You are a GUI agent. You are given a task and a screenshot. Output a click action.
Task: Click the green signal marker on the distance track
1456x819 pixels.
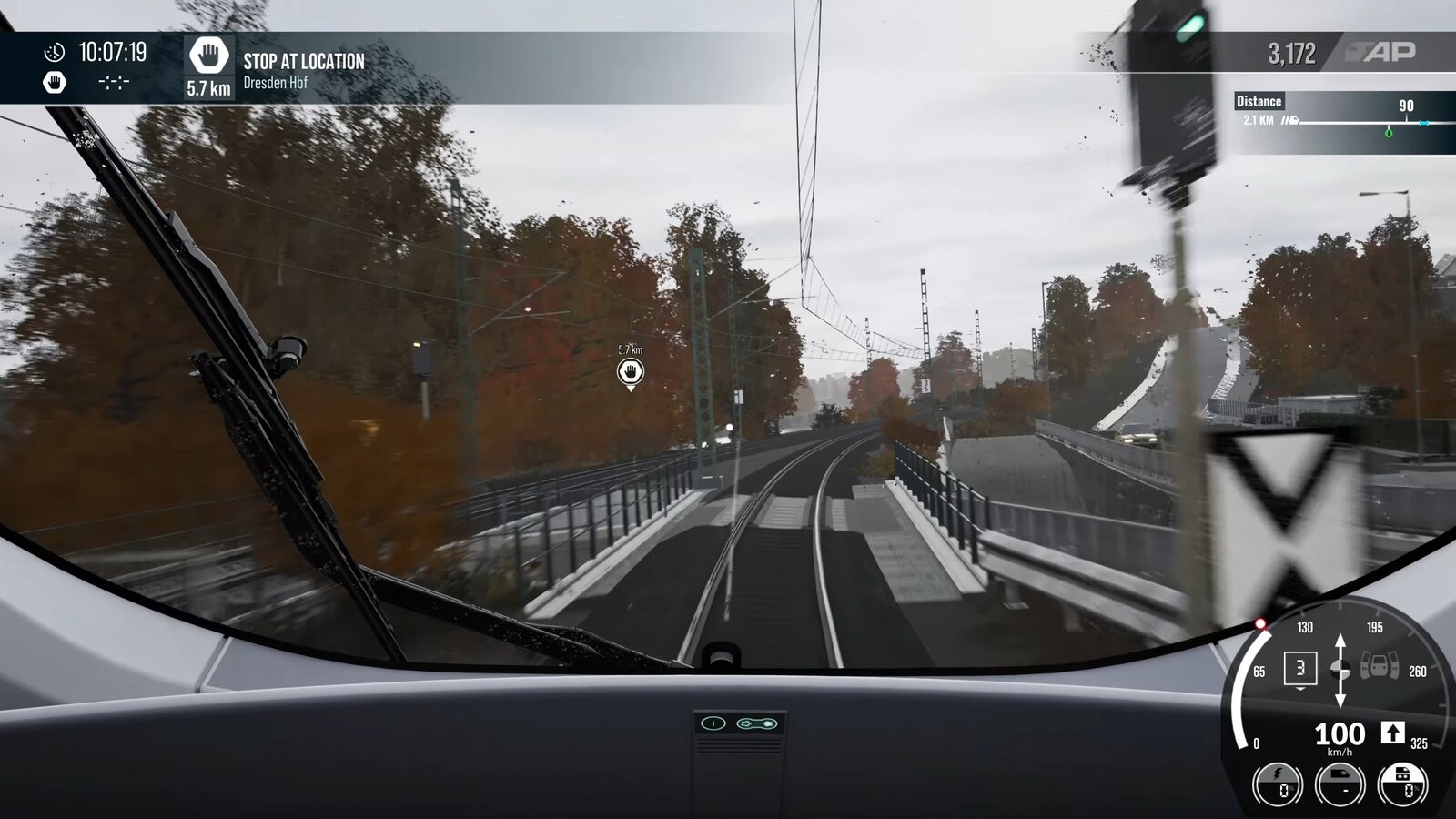tap(1389, 132)
